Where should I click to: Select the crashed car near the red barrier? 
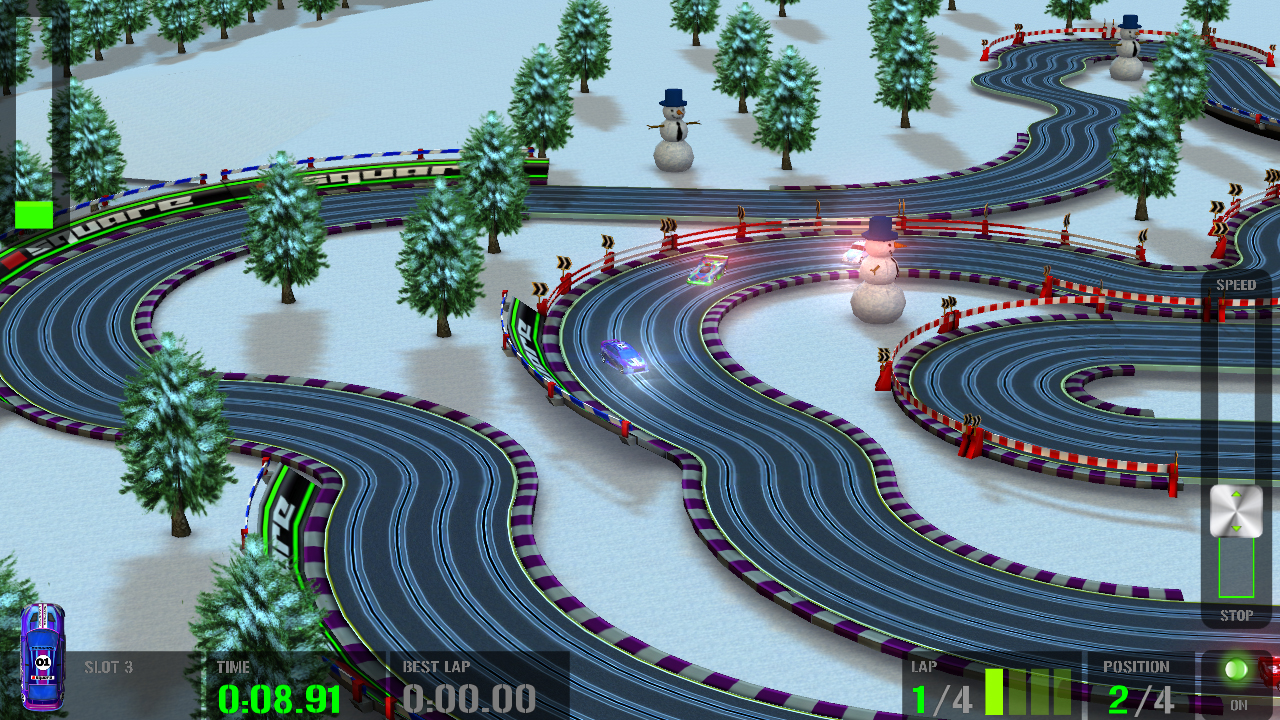708,268
